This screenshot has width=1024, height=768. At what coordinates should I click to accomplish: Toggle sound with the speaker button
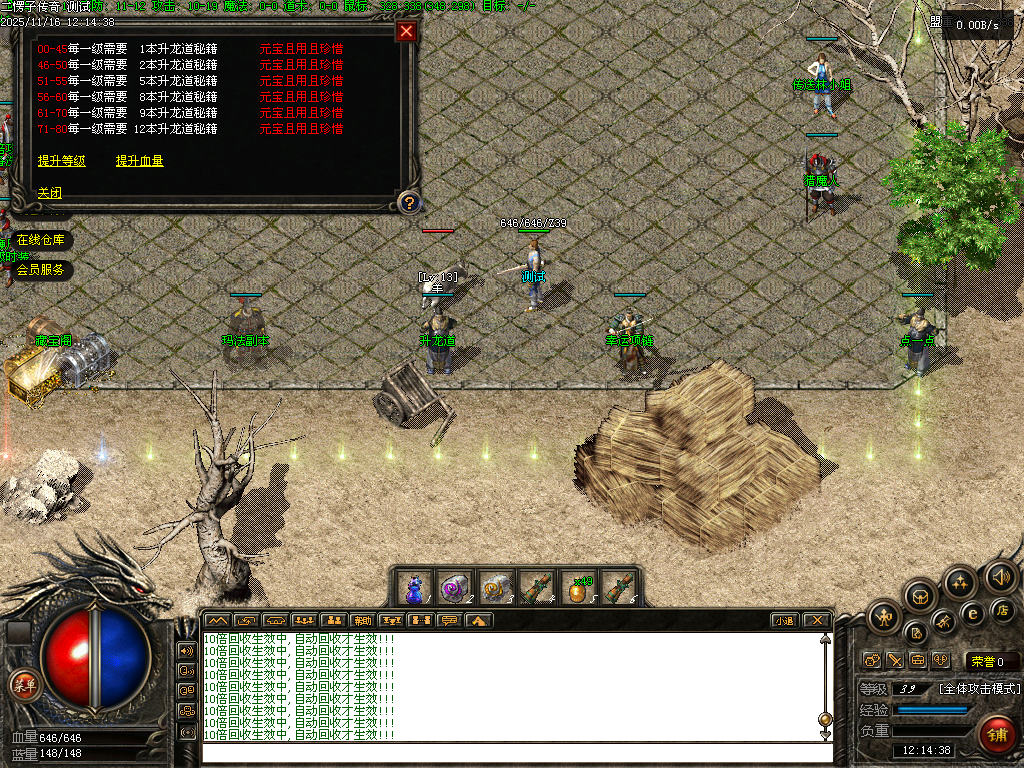click(999, 576)
